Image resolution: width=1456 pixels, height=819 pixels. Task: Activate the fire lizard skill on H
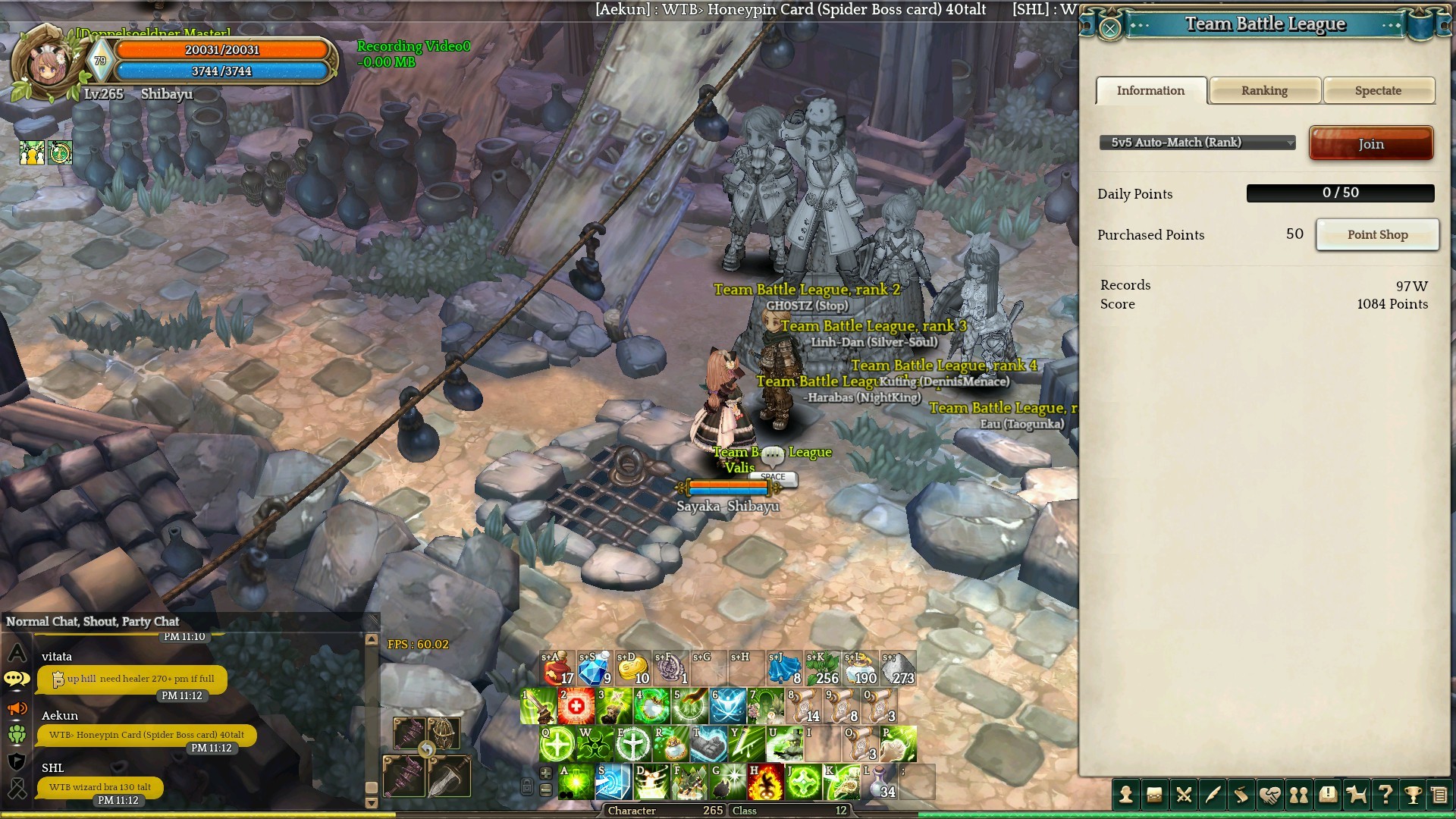pyautogui.click(x=765, y=782)
